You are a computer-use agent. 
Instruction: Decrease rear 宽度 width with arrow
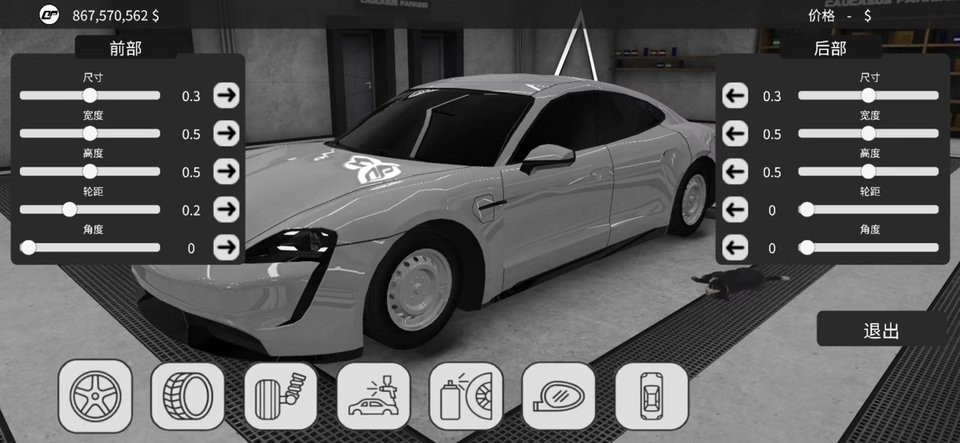(735, 134)
